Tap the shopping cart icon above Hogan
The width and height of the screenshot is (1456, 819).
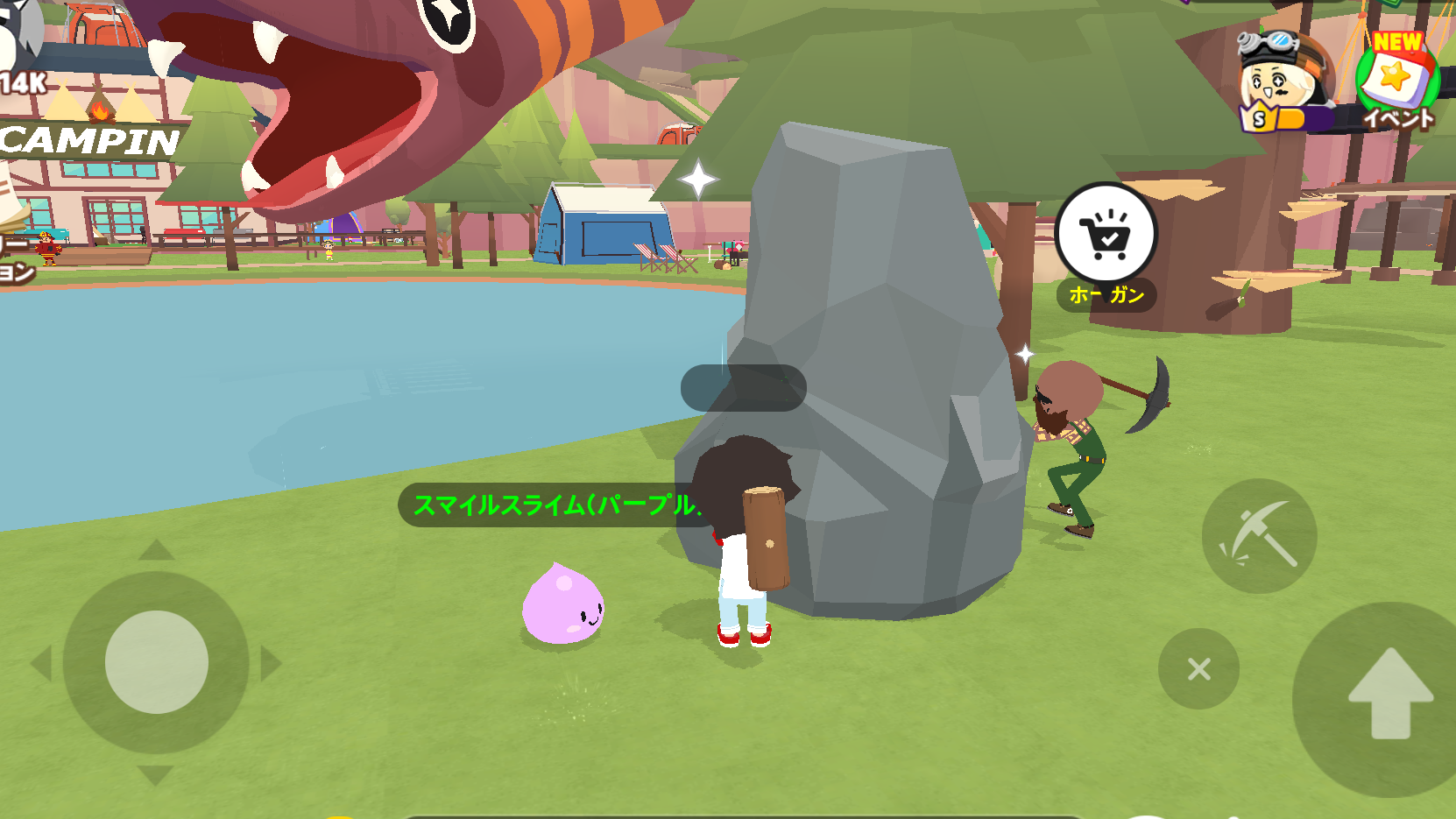coord(1106,234)
